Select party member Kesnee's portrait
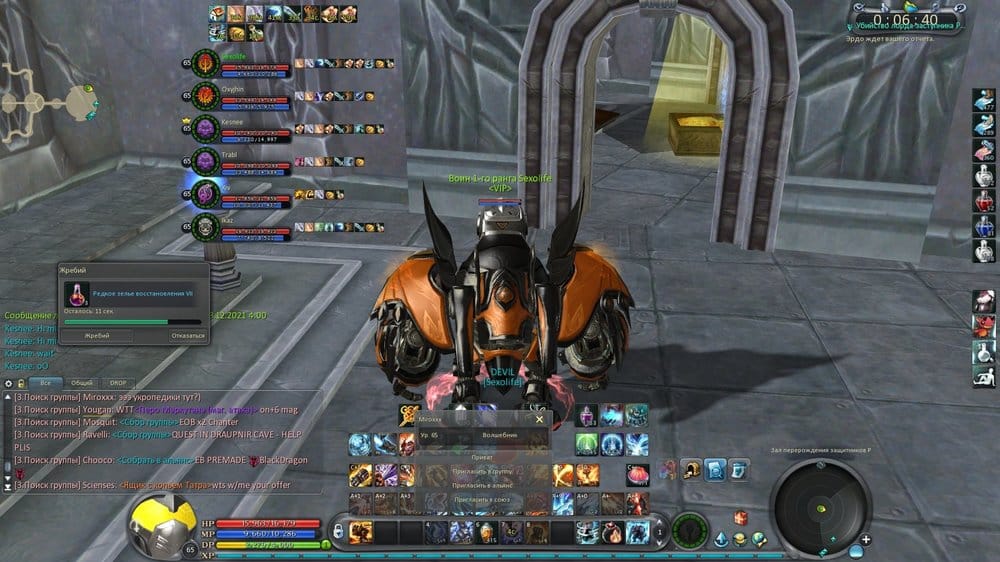Screen dimensions: 1000x562 point(205,127)
